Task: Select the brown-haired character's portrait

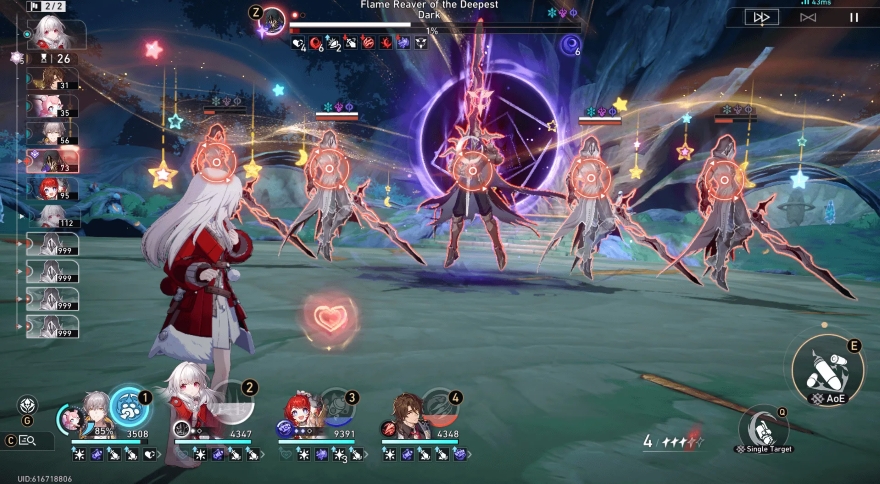Action: point(406,413)
